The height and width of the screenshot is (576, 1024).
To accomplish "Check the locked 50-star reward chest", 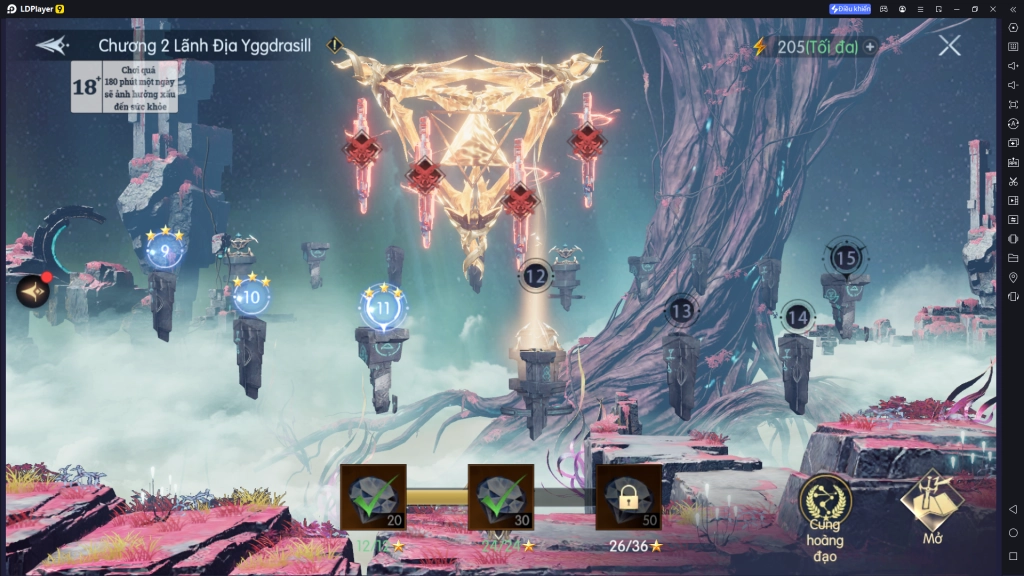I will click(x=628, y=497).
